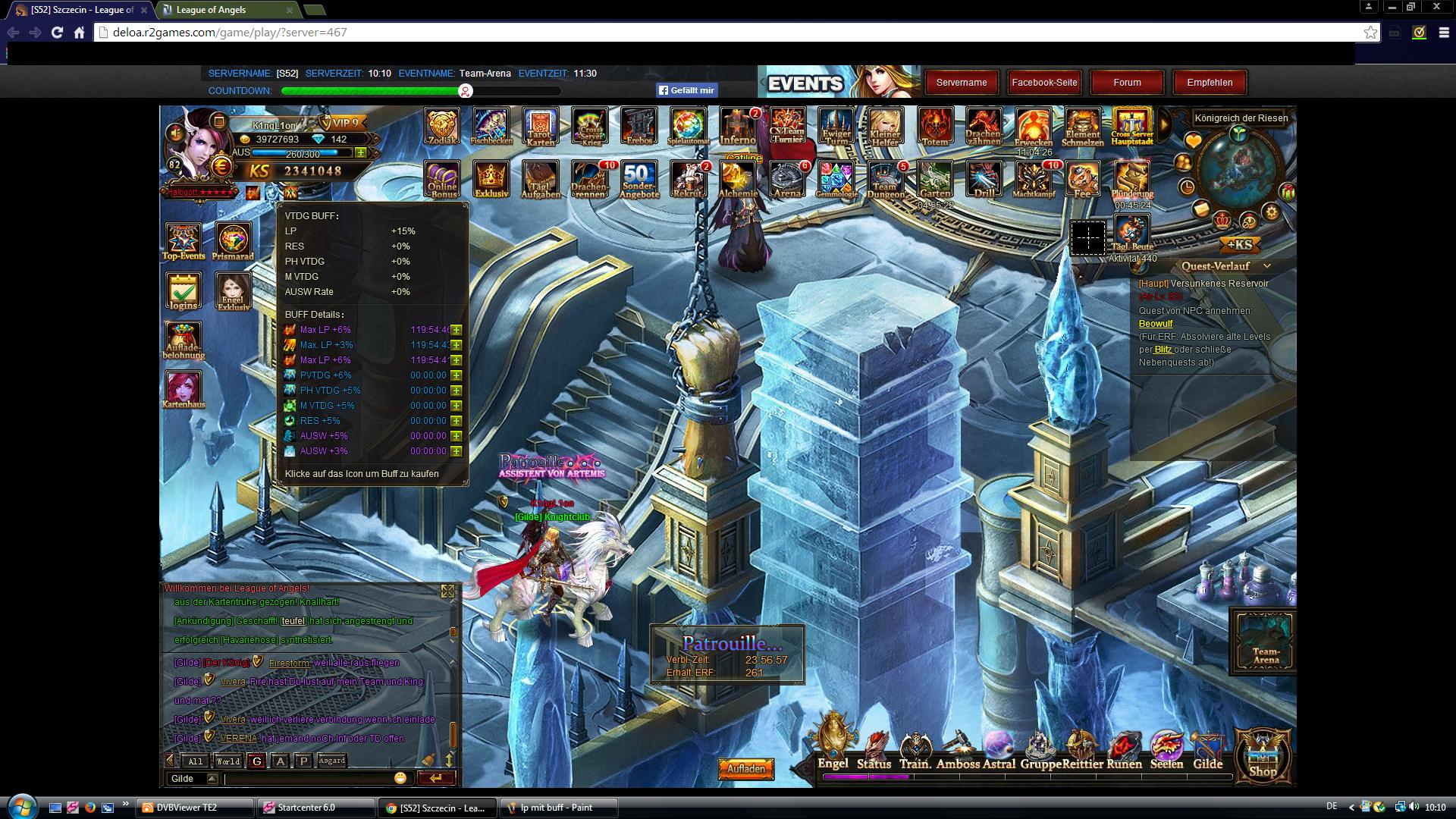Viewport: 1456px width, 819px height.
Task: Open the Amboss forge menu
Action: [958, 751]
